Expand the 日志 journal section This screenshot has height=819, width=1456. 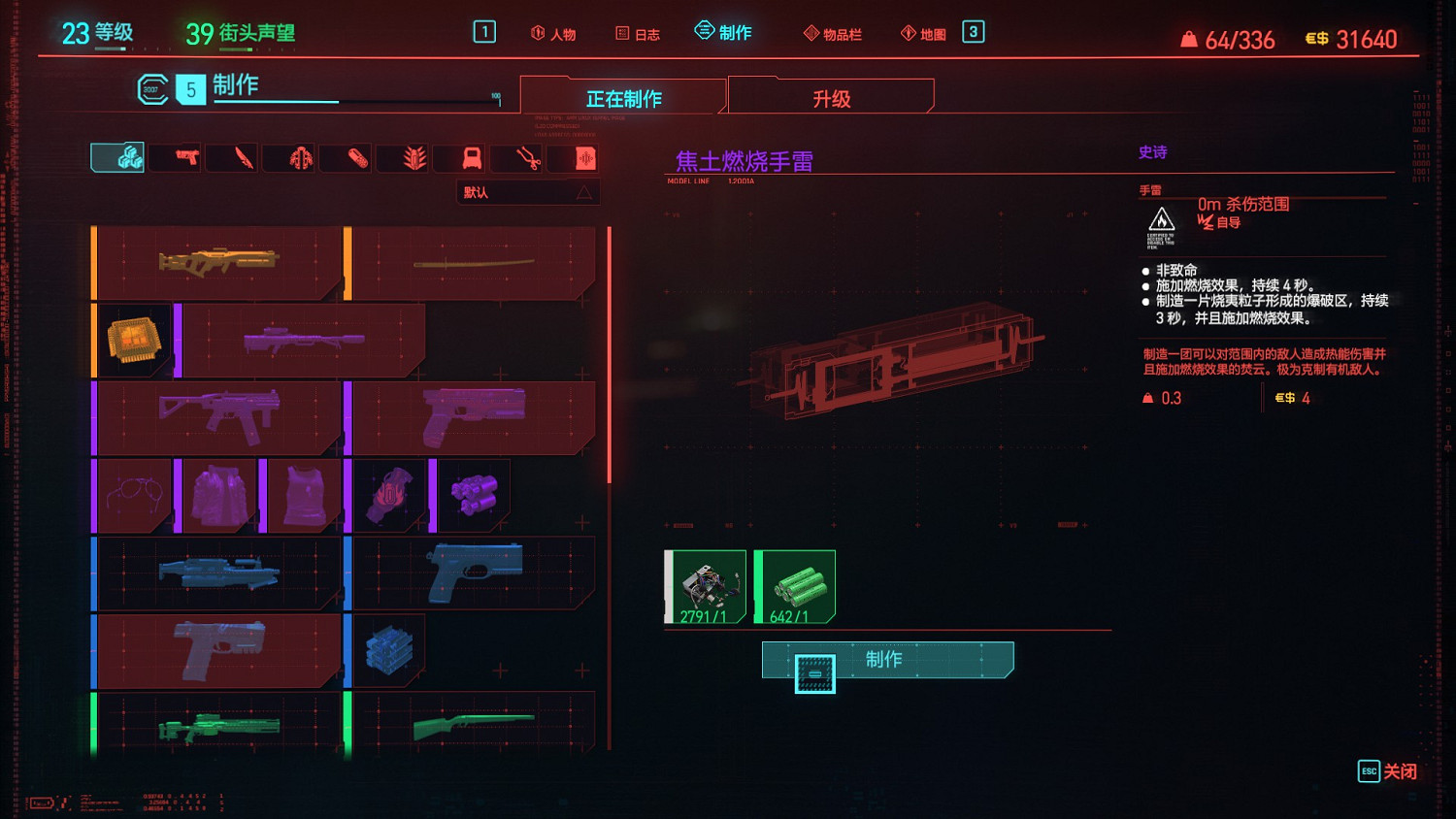(637, 32)
